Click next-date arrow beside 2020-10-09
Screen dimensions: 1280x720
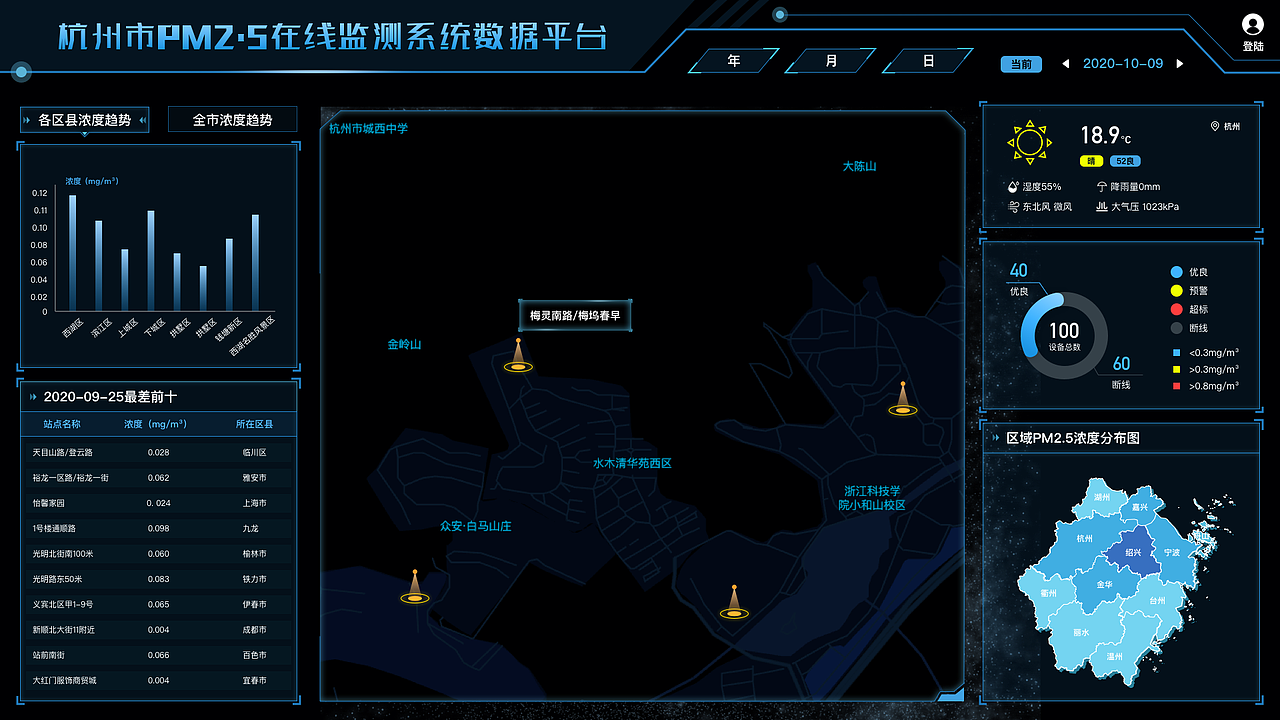1180,62
